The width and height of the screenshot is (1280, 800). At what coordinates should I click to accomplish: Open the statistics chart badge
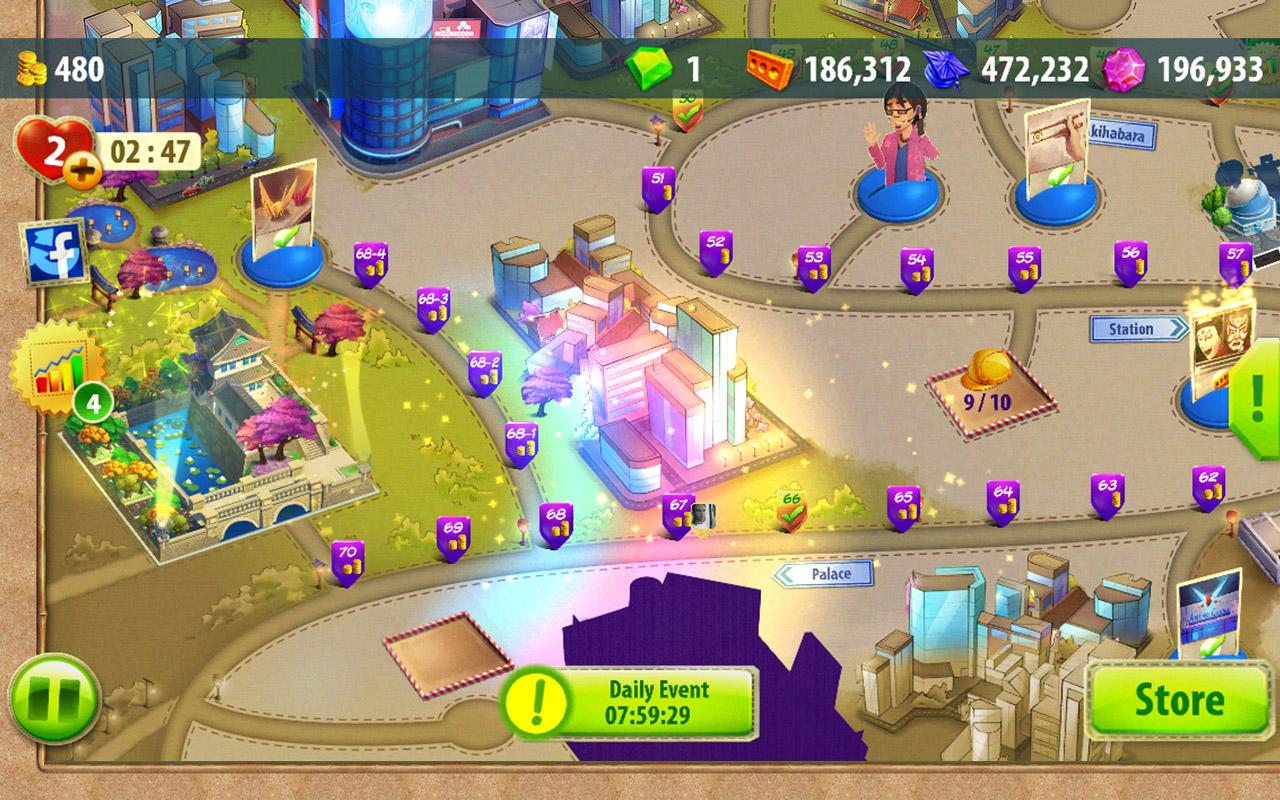click(57, 367)
